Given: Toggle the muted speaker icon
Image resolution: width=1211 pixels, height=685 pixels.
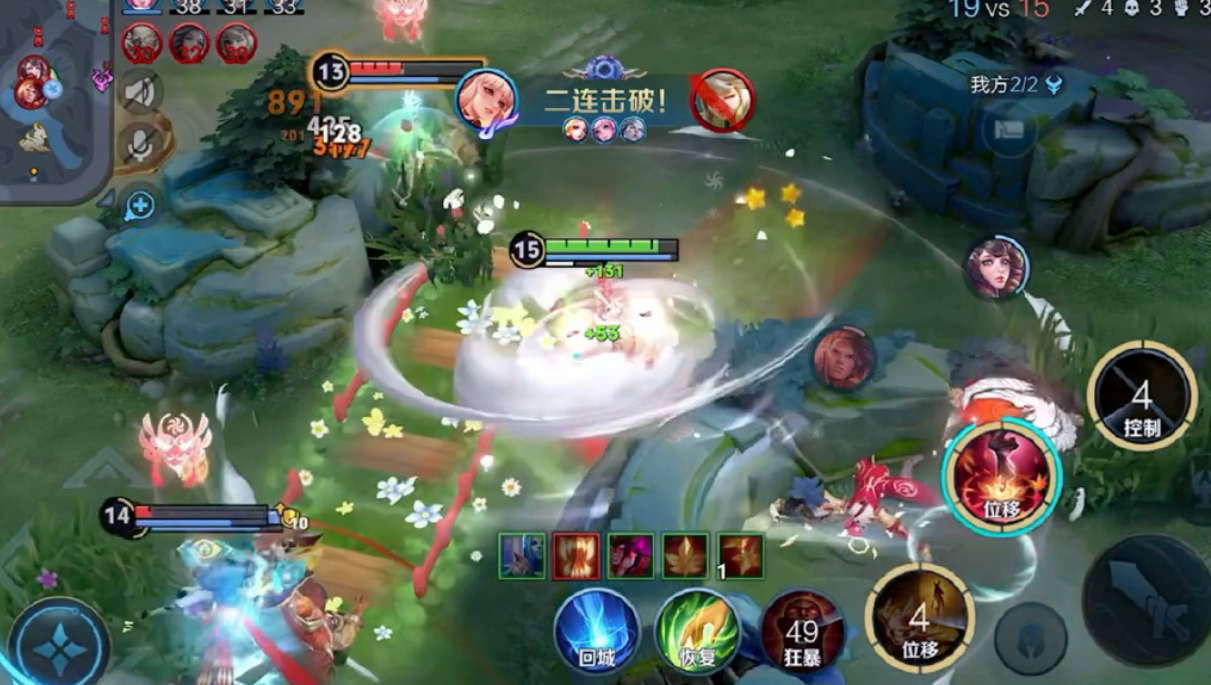Looking at the screenshot, I should click(x=141, y=92).
